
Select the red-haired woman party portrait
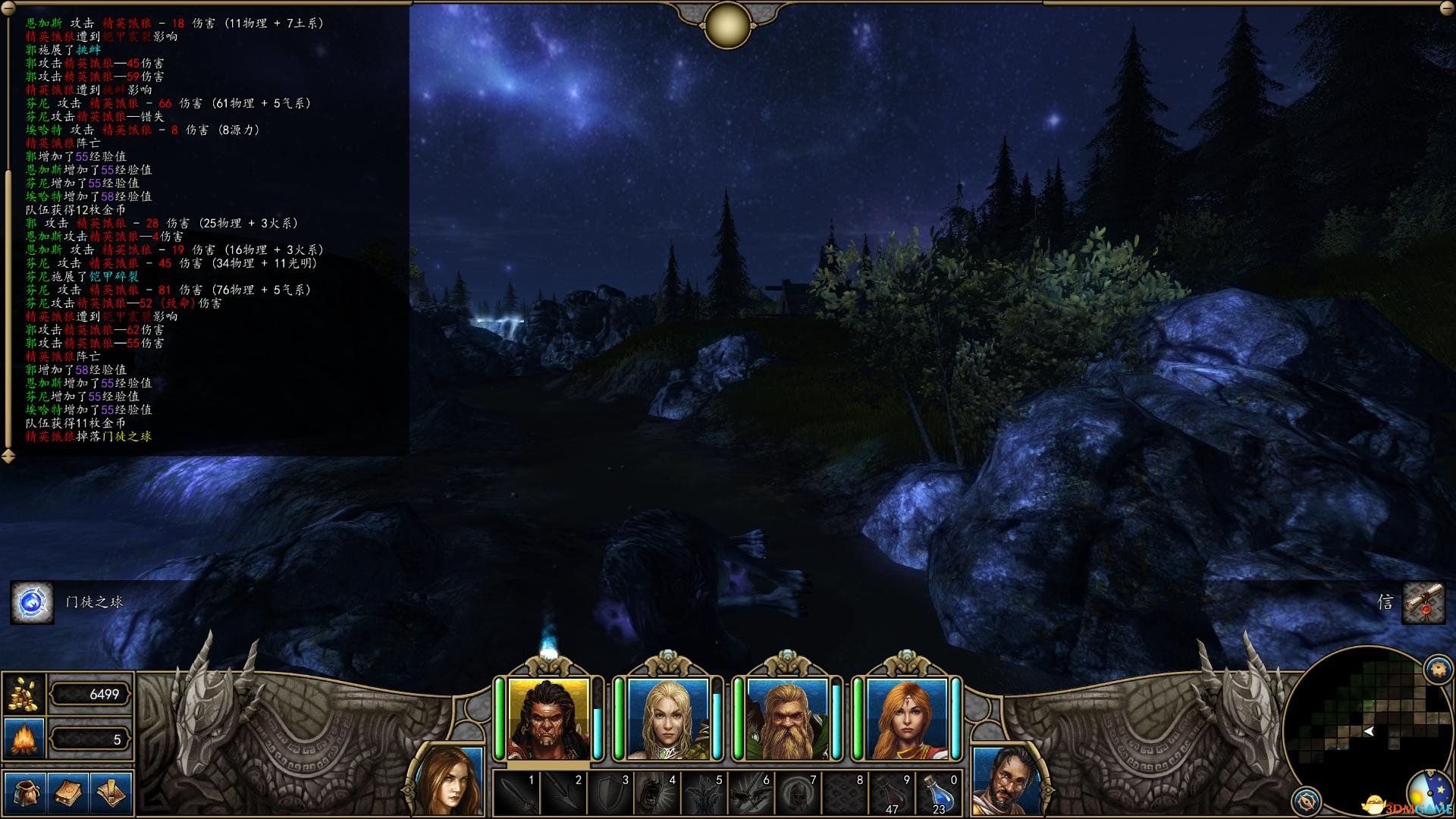tap(906, 719)
